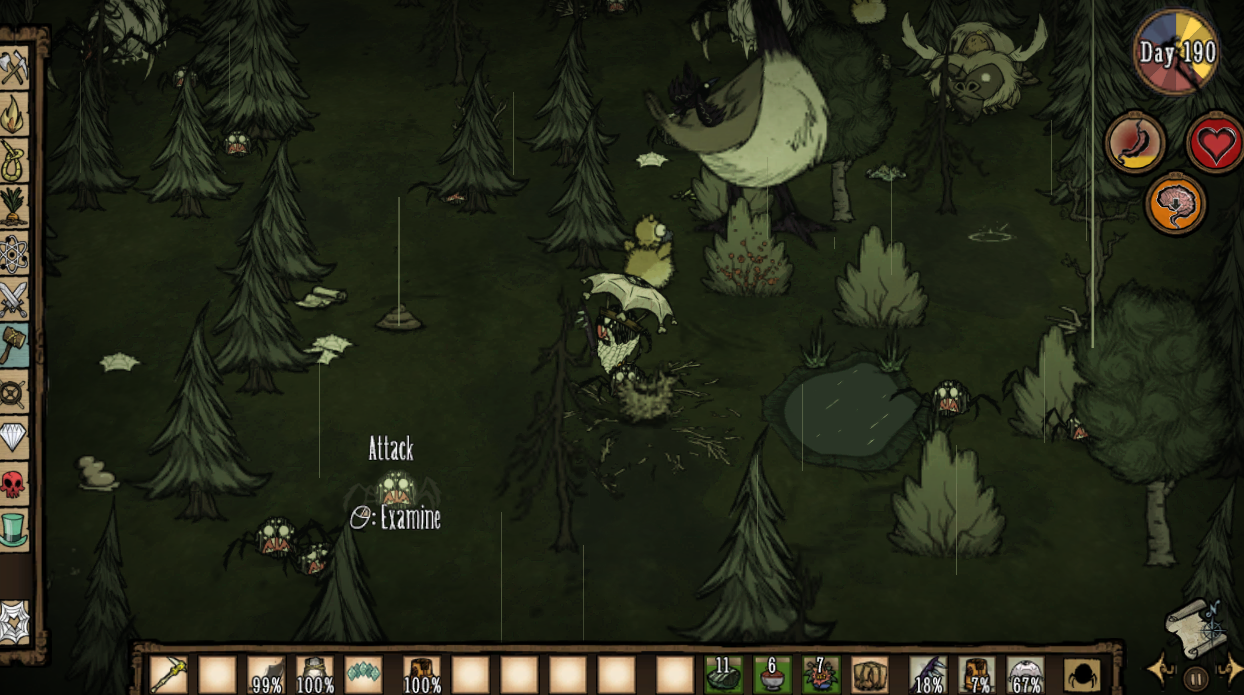The width and height of the screenshot is (1244, 695).
Task: Choose the food bowl stack of 6
Action: pyautogui.click(x=772, y=675)
